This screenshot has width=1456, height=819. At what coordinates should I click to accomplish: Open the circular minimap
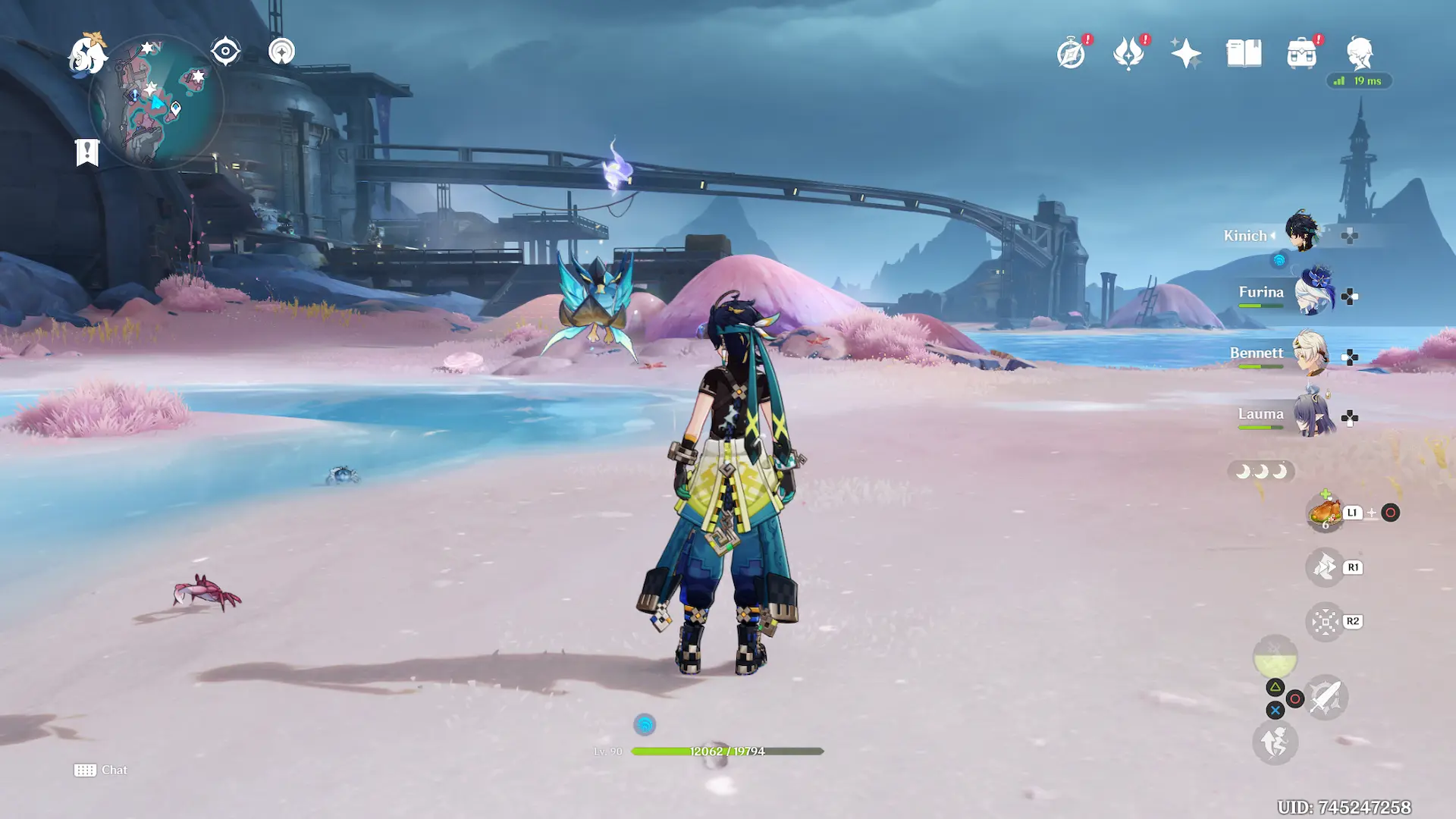click(157, 102)
